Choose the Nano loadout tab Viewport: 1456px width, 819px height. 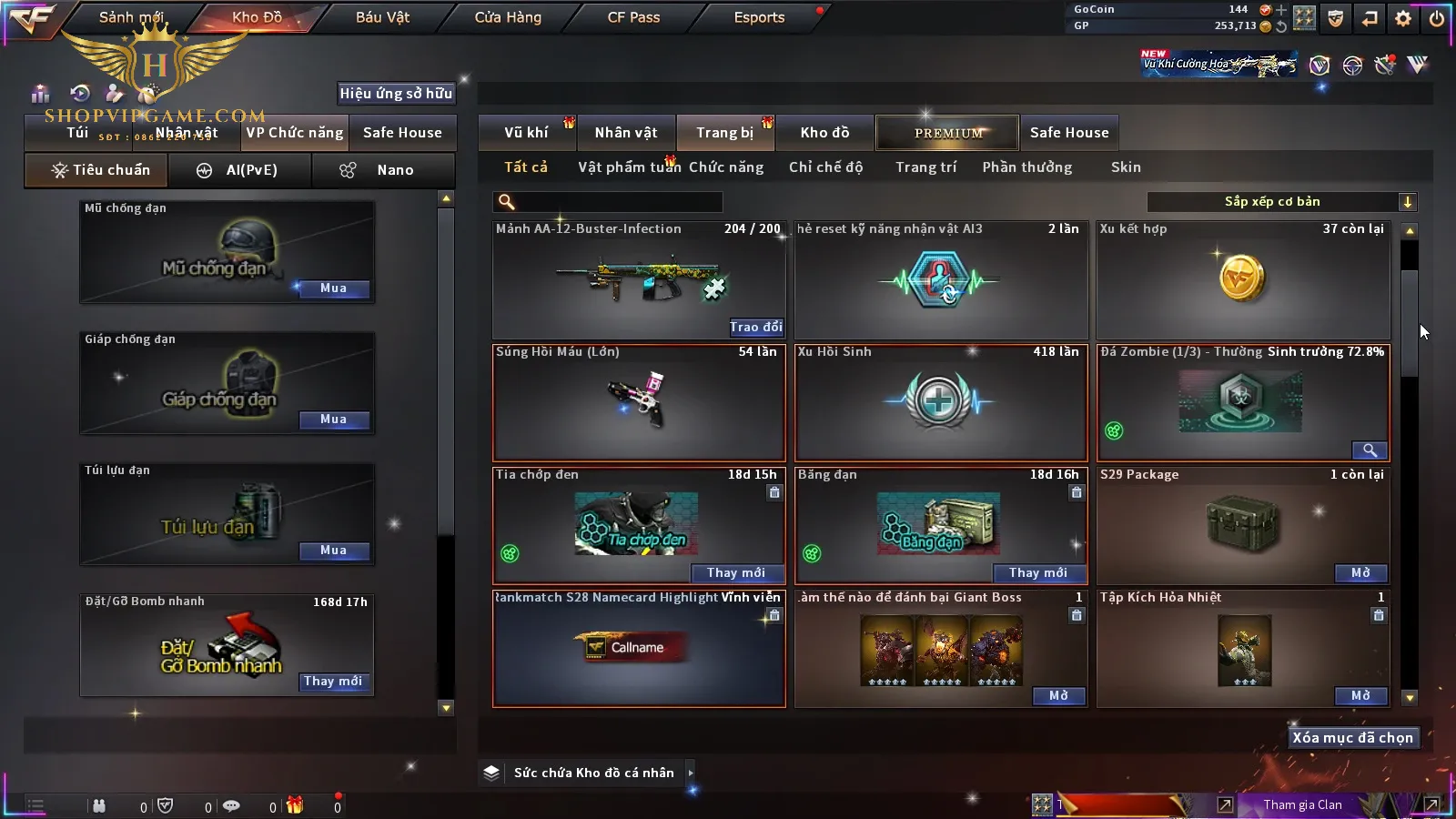point(382,170)
